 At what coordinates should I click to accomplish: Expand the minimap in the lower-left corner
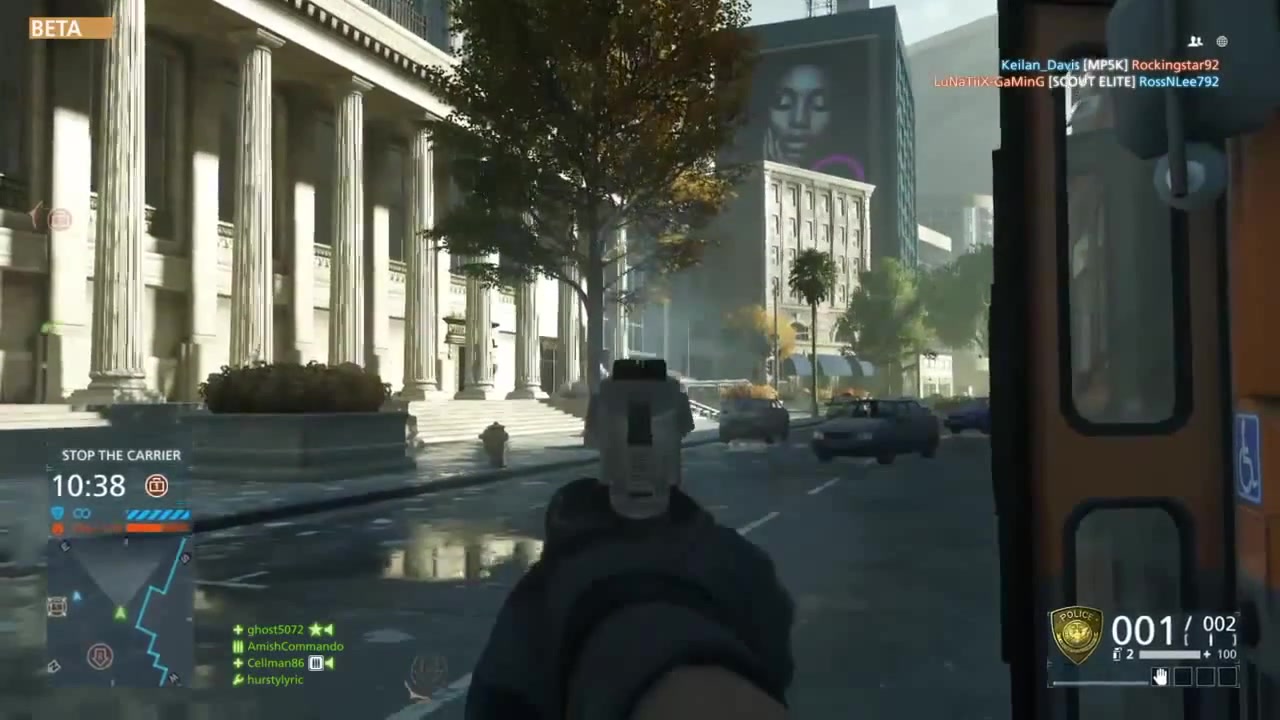tap(120, 610)
